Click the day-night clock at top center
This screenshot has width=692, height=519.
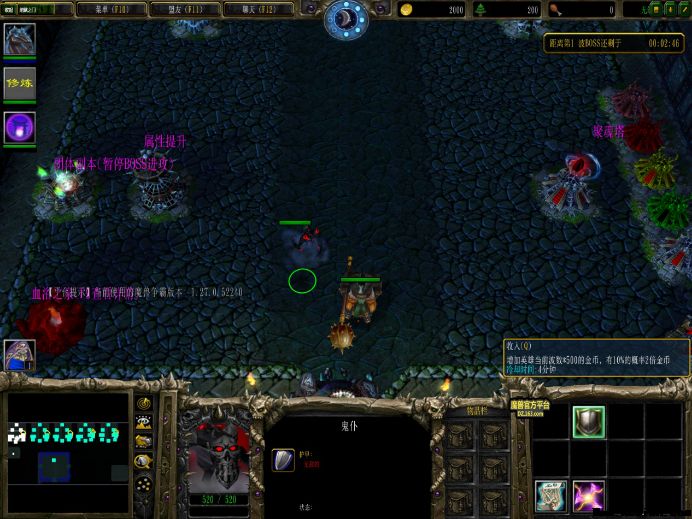[x=346, y=18]
